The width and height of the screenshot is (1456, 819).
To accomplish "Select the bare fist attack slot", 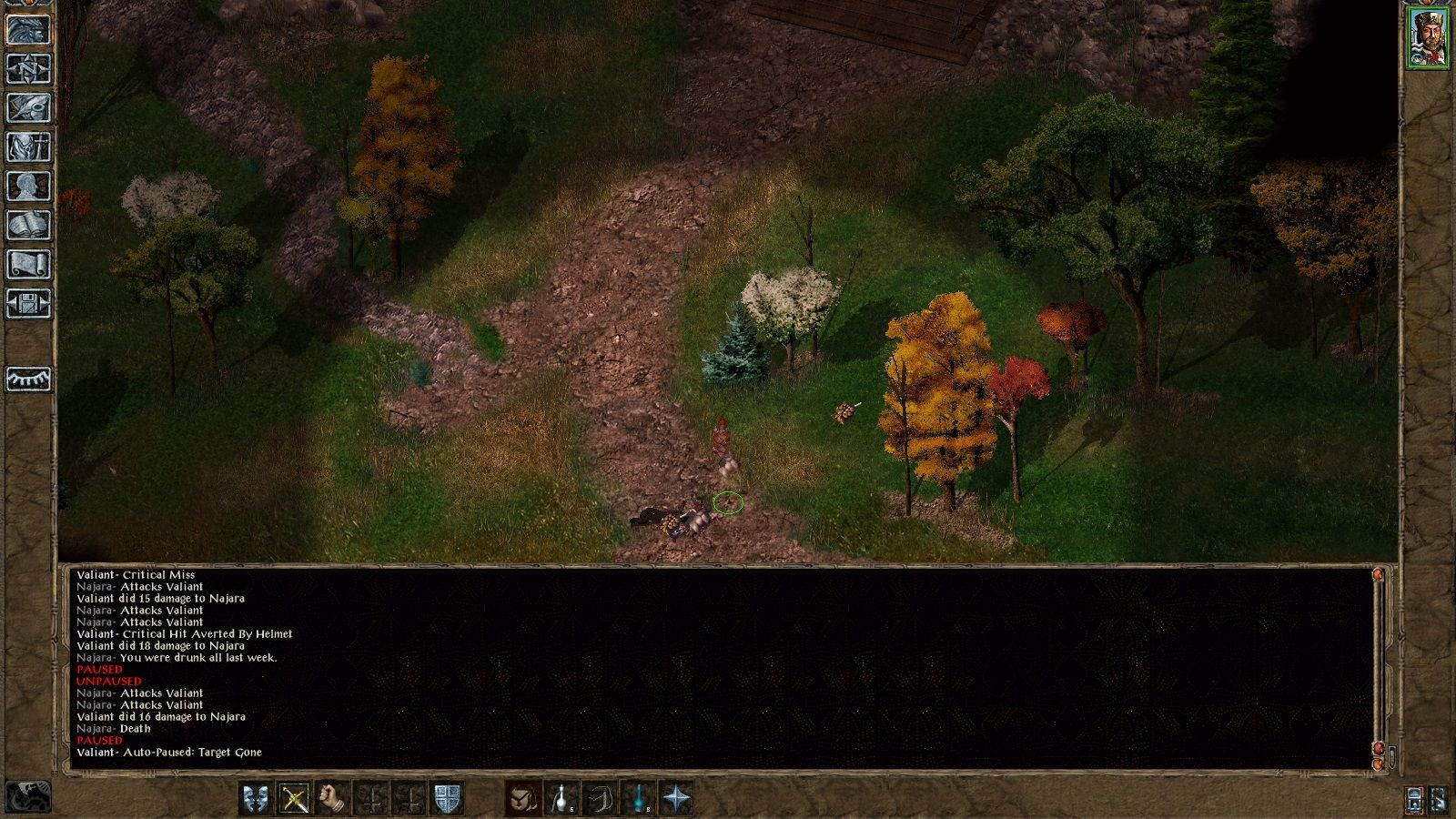I will pyautogui.click(x=334, y=798).
